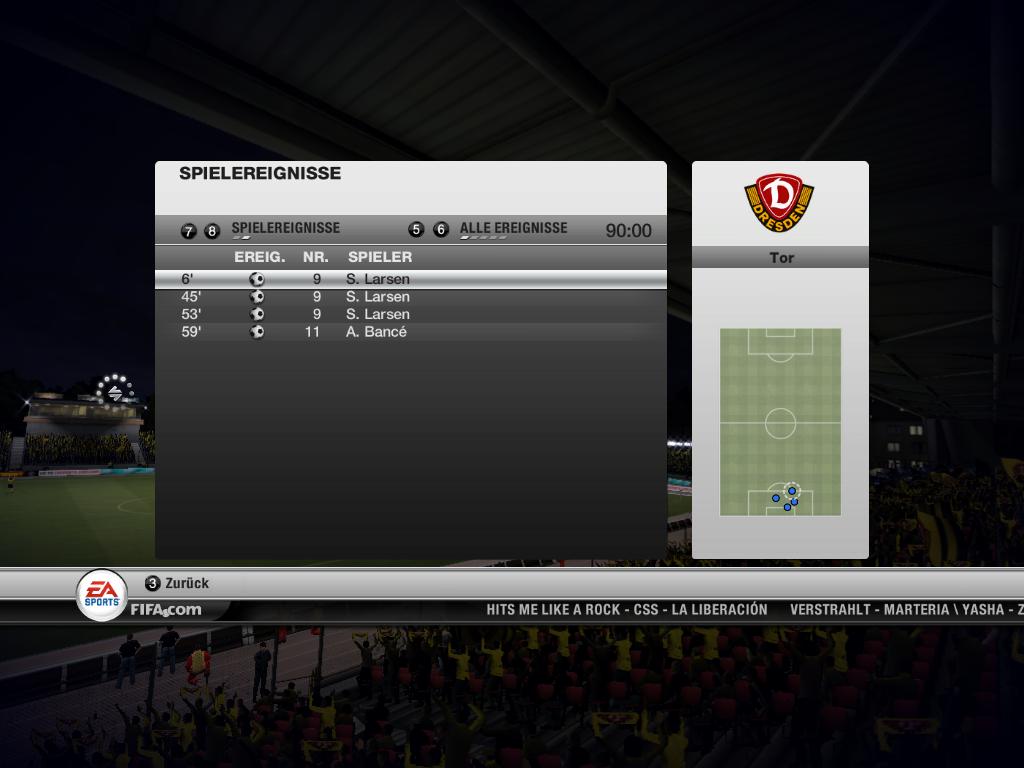Open the Alle Ereignisse tab

pos(512,229)
